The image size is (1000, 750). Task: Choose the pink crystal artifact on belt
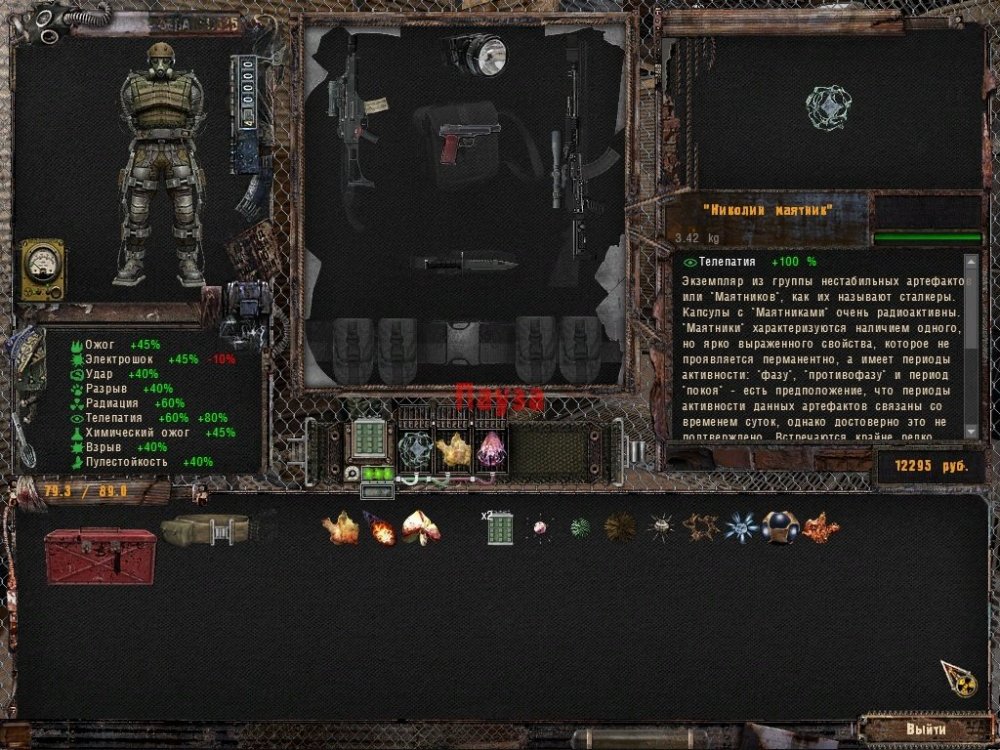pos(490,452)
